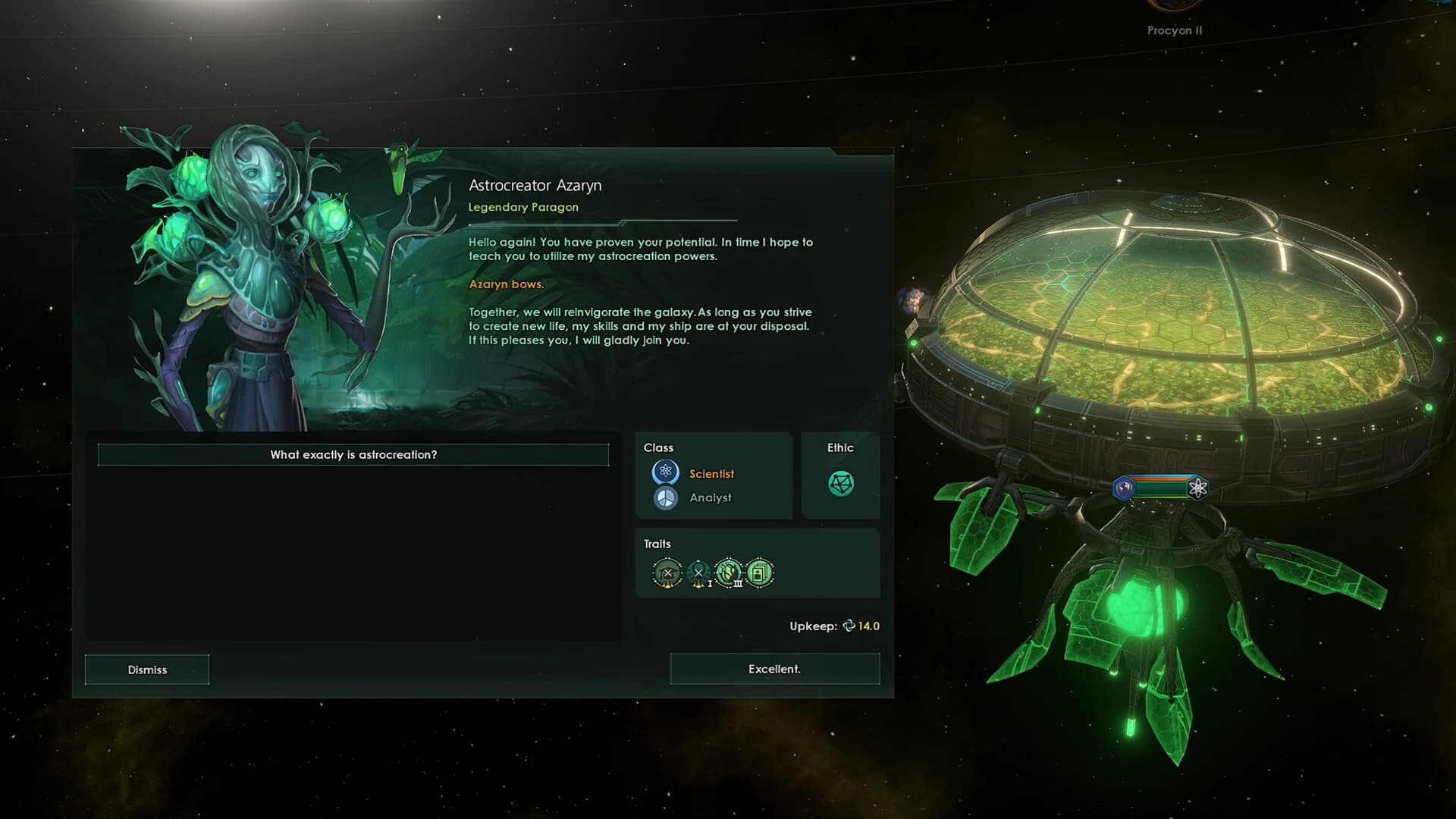Screen dimensions: 1456x819
Task: Click Dismiss to reject Azaryn
Action: point(146,670)
